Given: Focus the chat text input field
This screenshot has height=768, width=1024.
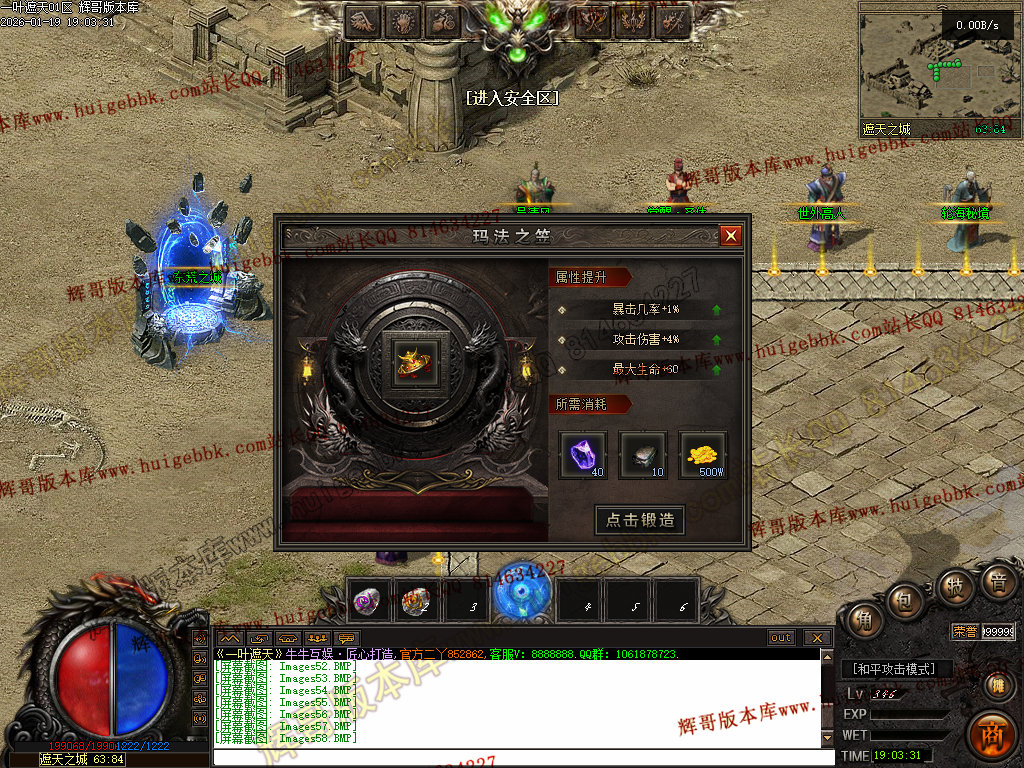Looking at the screenshot, I should click(520, 757).
